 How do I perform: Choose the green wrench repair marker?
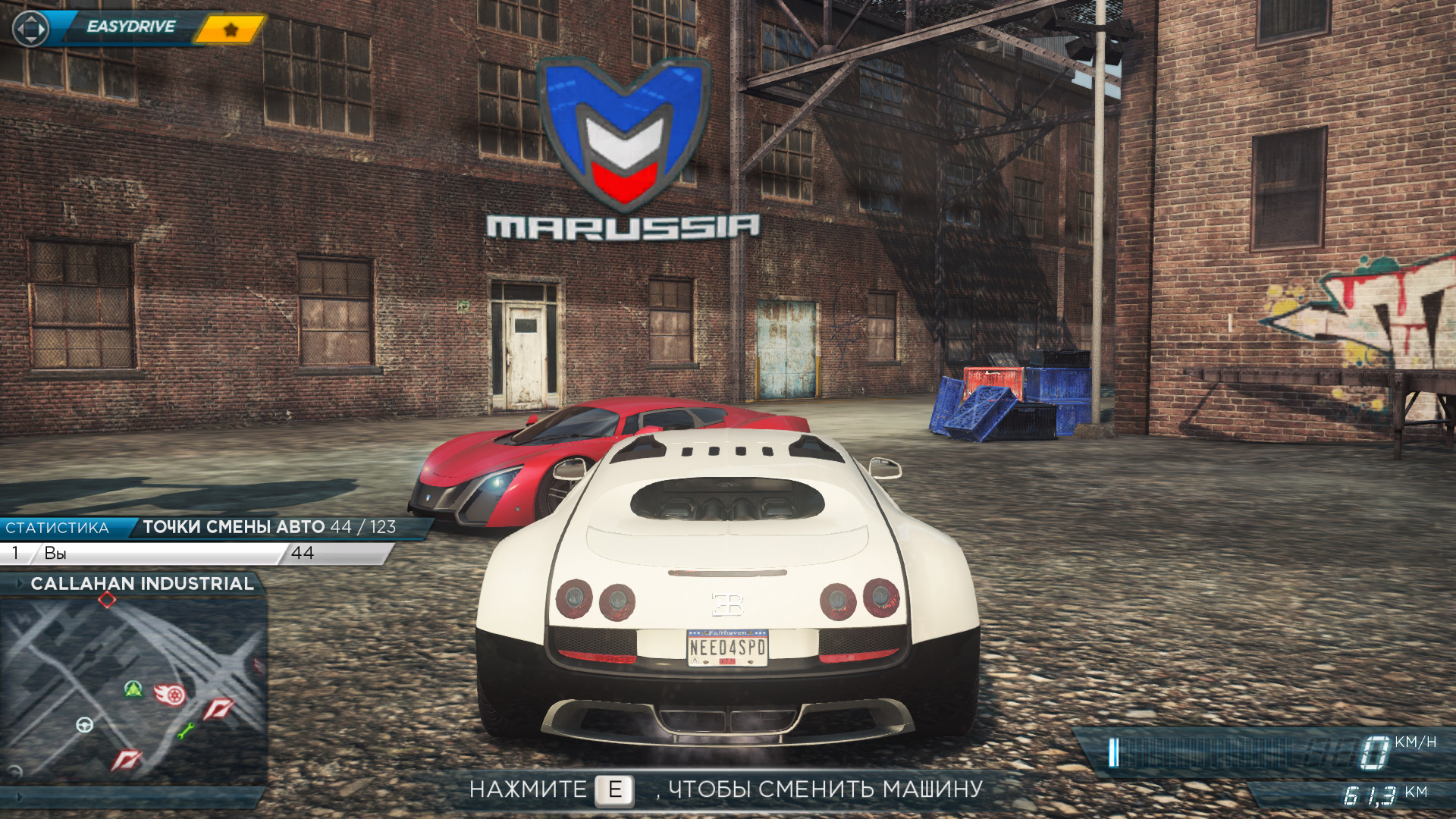(186, 731)
